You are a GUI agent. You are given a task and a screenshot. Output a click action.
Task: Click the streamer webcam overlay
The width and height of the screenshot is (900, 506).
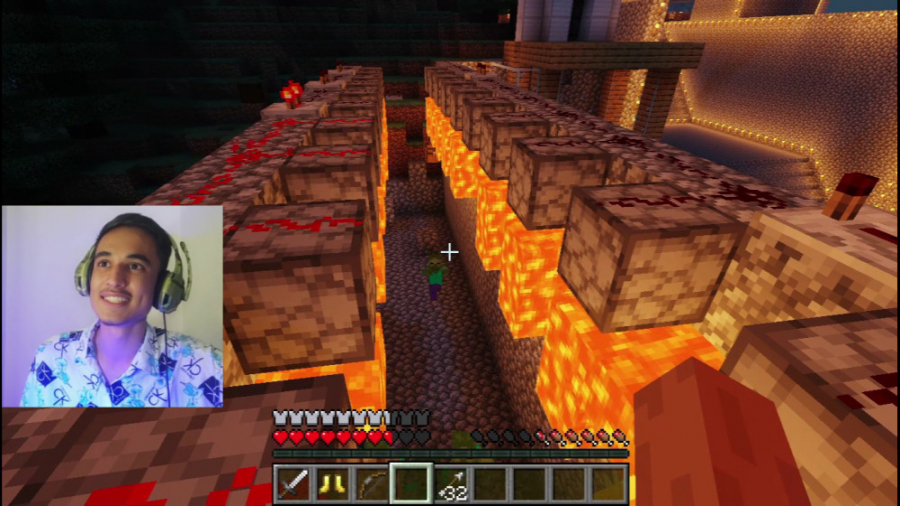112,306
